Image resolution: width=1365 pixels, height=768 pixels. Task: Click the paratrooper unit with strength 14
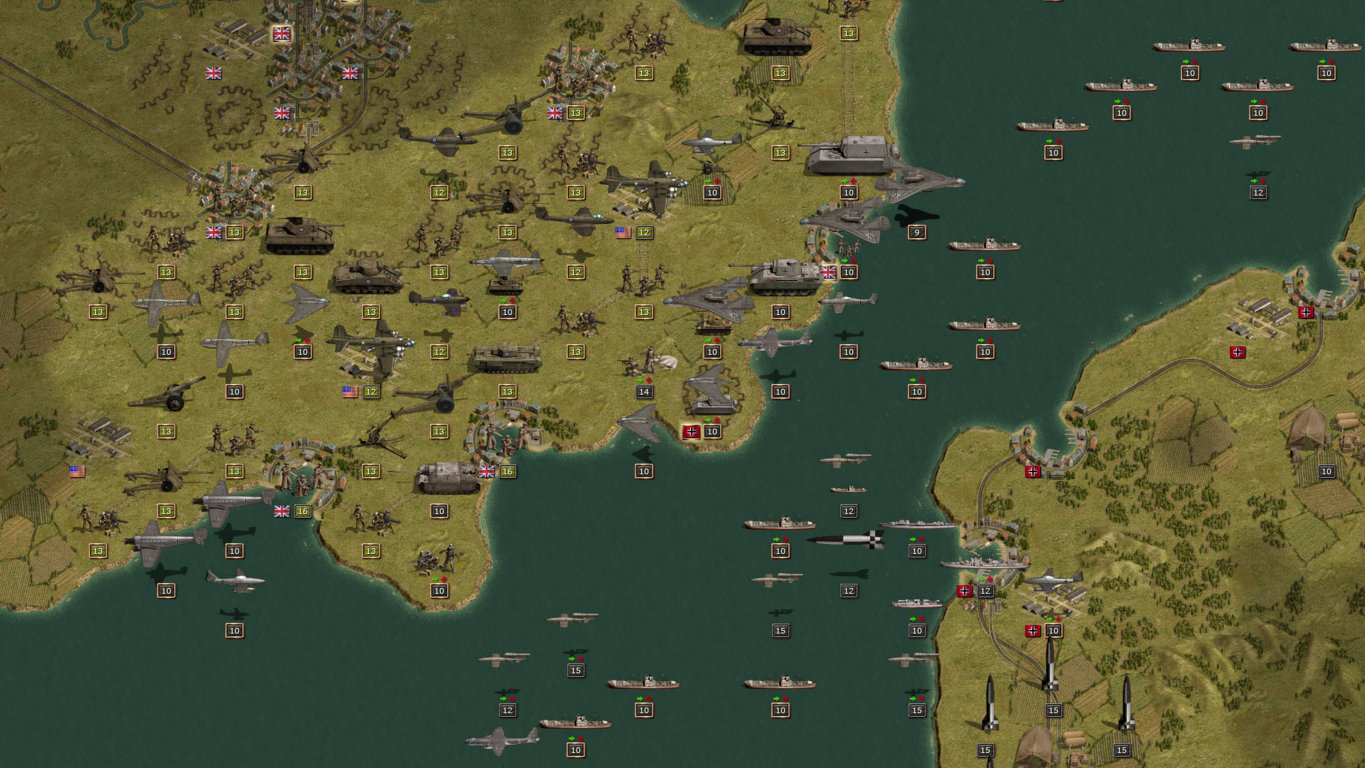(645, 362)
